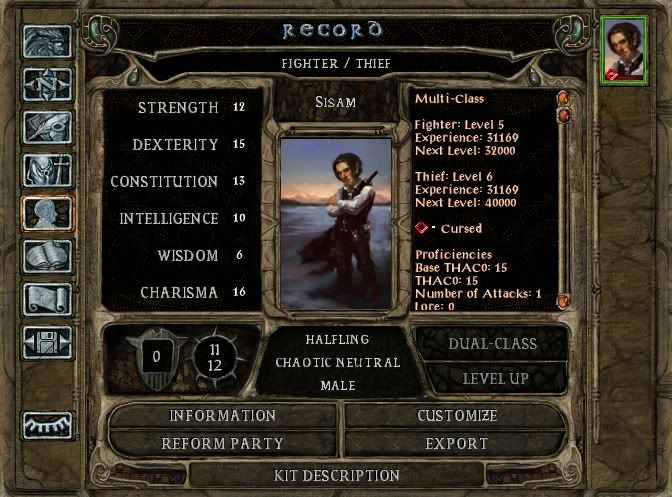Click the closed eye rest icon
The height and width of the screenshot is (497, 672).
[47, 424]
